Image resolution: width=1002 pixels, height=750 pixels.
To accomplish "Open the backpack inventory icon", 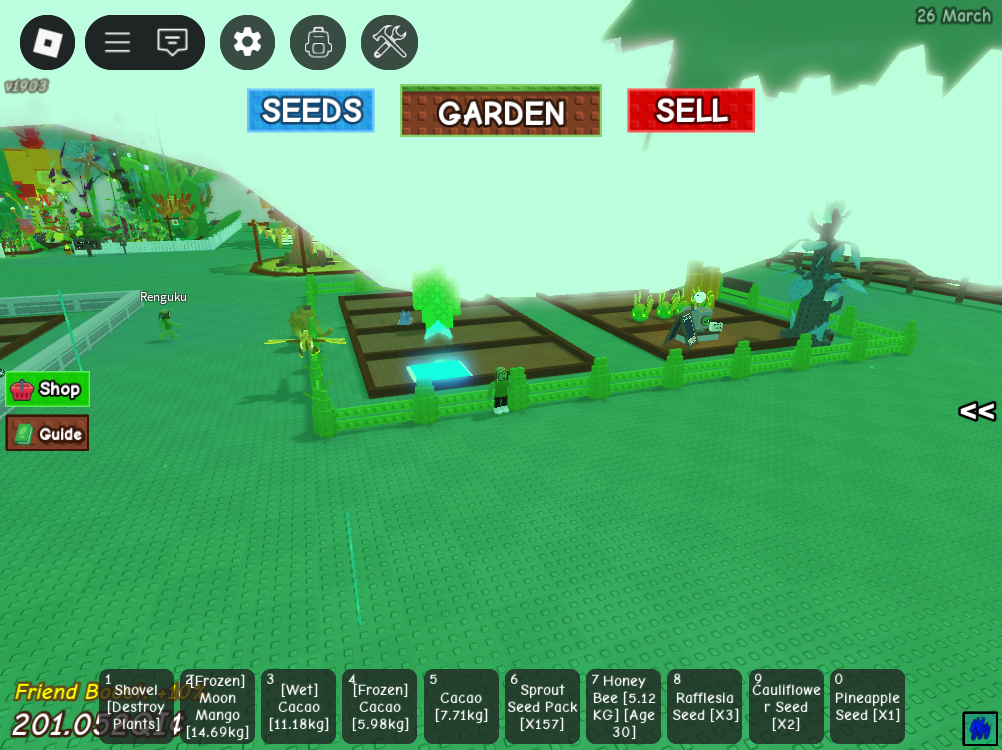I will pos(318,42).
